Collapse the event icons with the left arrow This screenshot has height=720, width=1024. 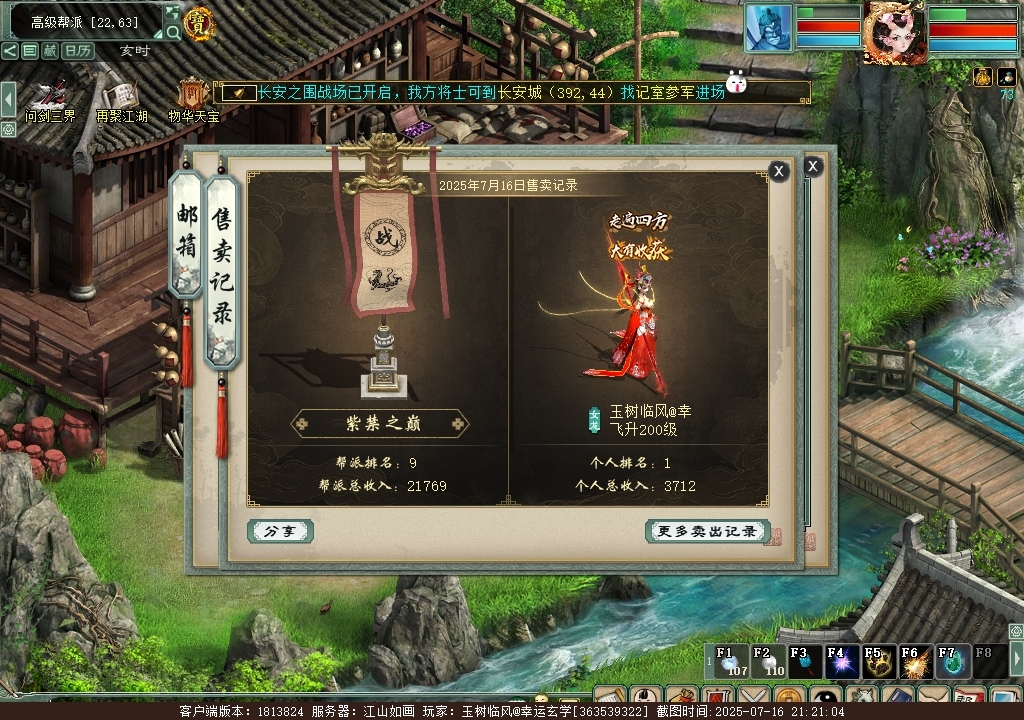click(x=8, y=99)
